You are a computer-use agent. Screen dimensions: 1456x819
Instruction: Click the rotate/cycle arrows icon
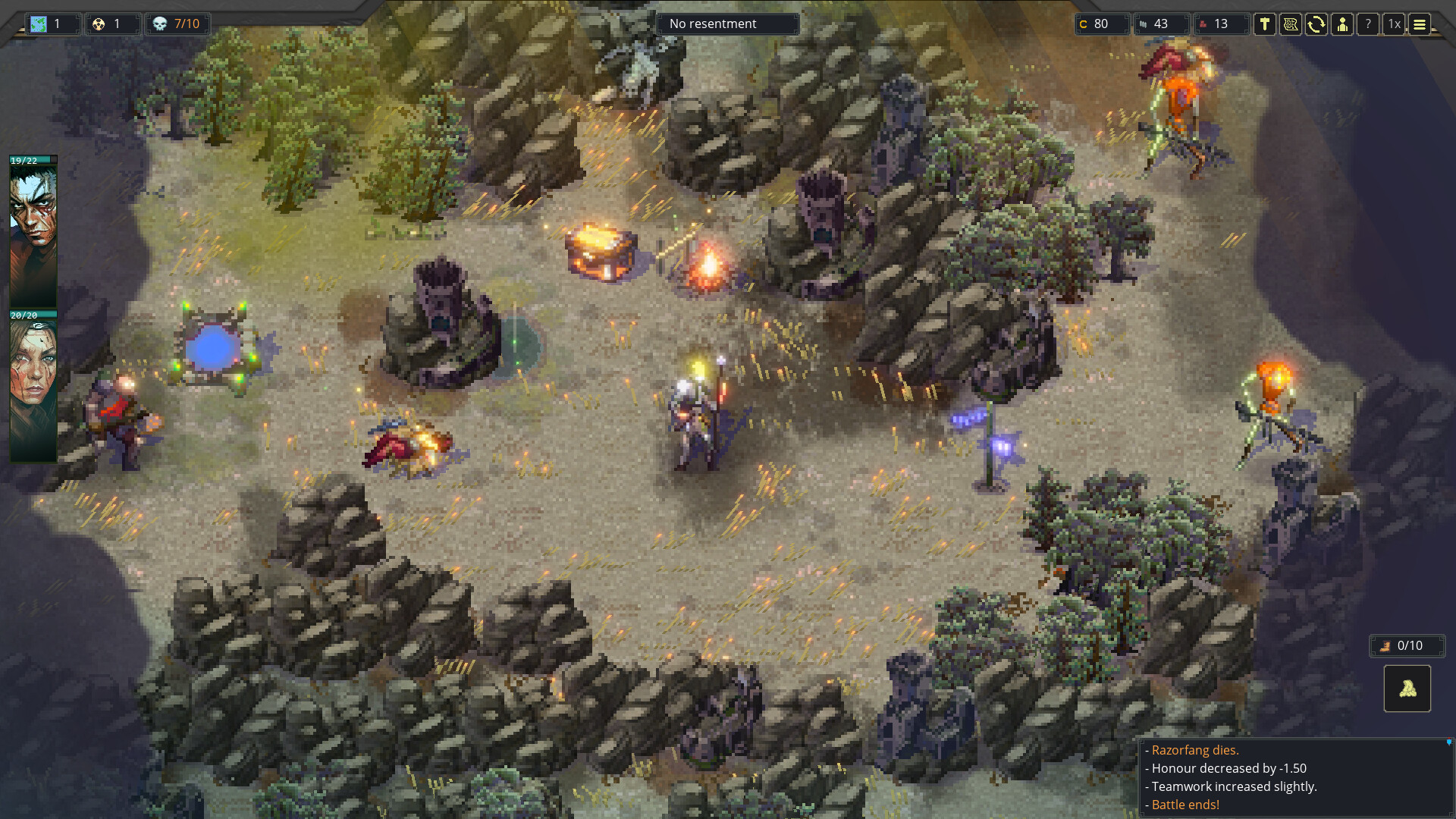[1317, 24]
